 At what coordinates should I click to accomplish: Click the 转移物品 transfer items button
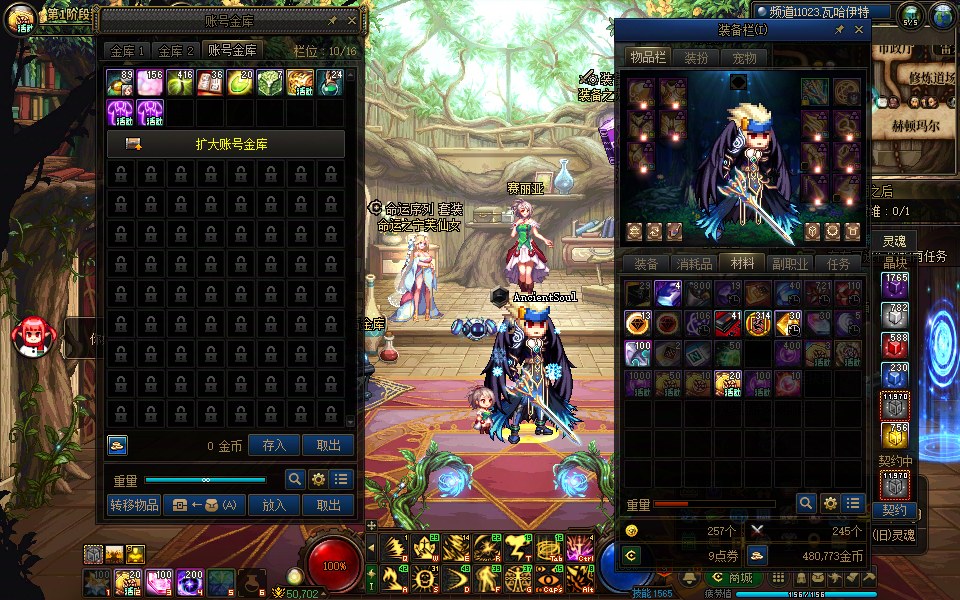pos(133,505)
